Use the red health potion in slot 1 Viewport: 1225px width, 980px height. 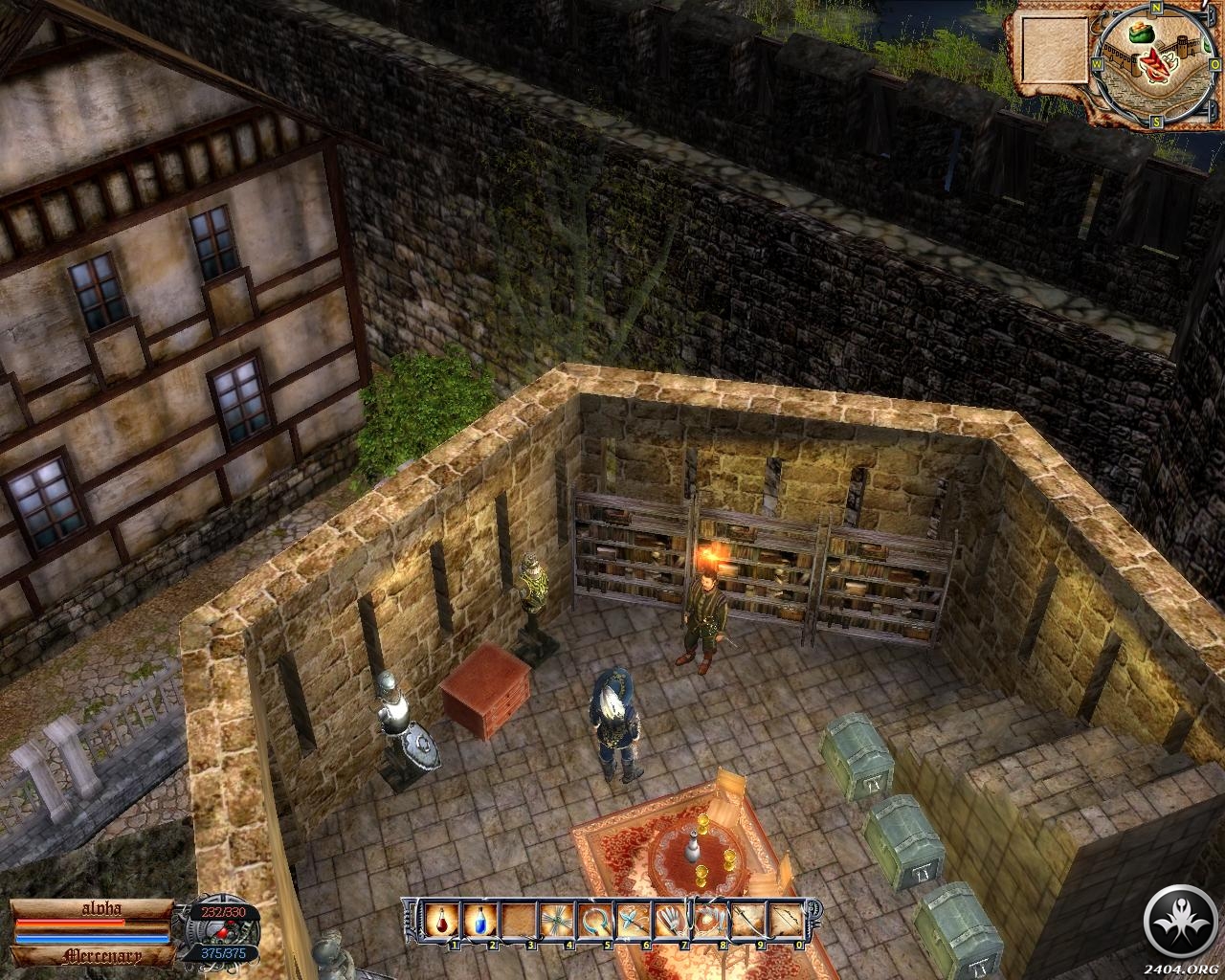click(442, 922)
